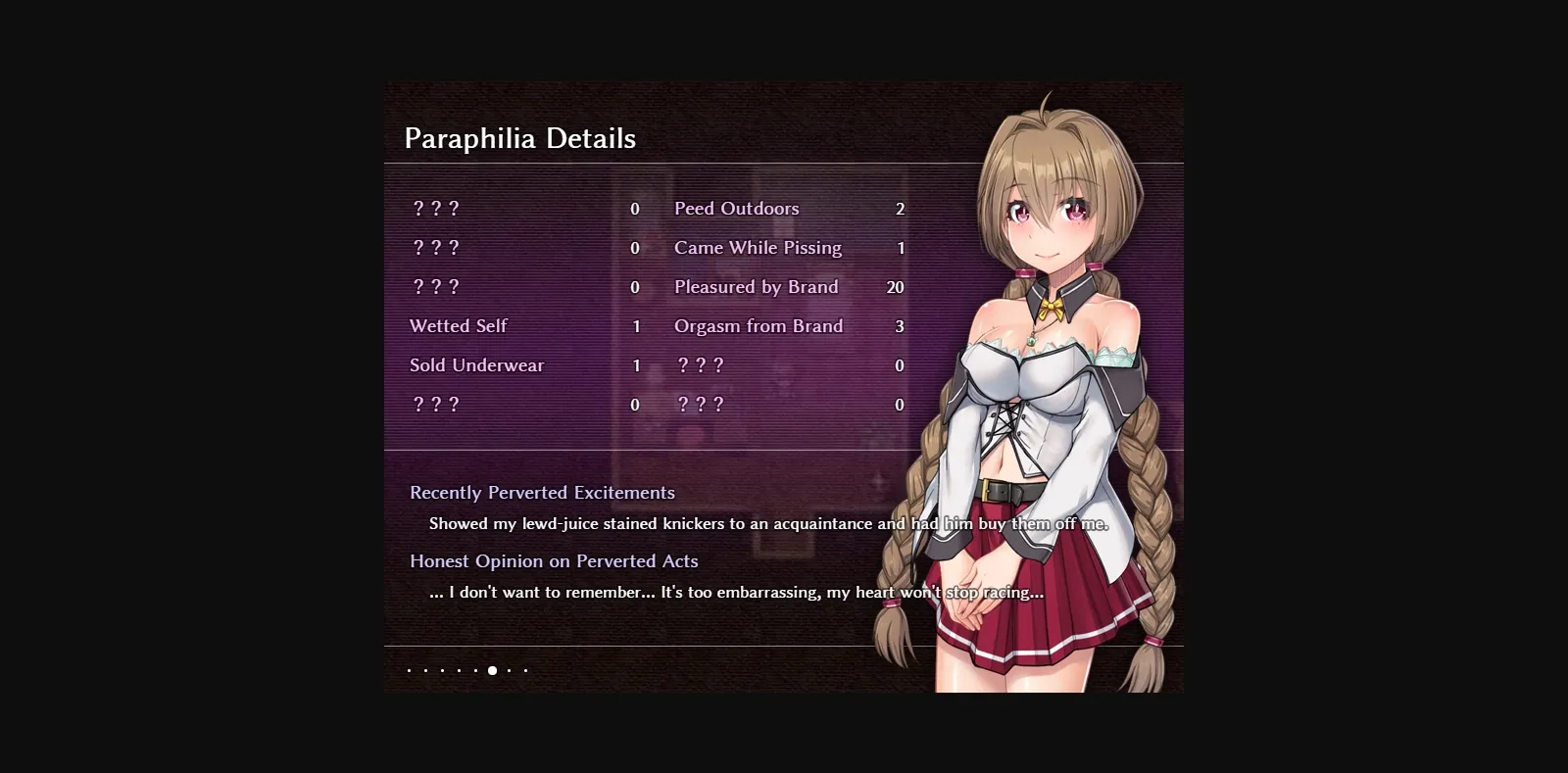Click the Pleasured by Brand count of 20
The height and width of the screenshot is (773, 1568).
click(895, 286)
